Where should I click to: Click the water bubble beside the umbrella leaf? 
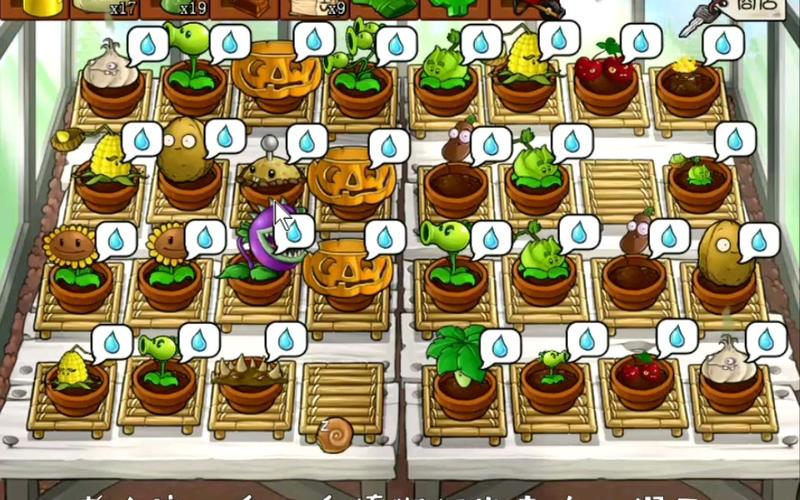click(499, 346)
